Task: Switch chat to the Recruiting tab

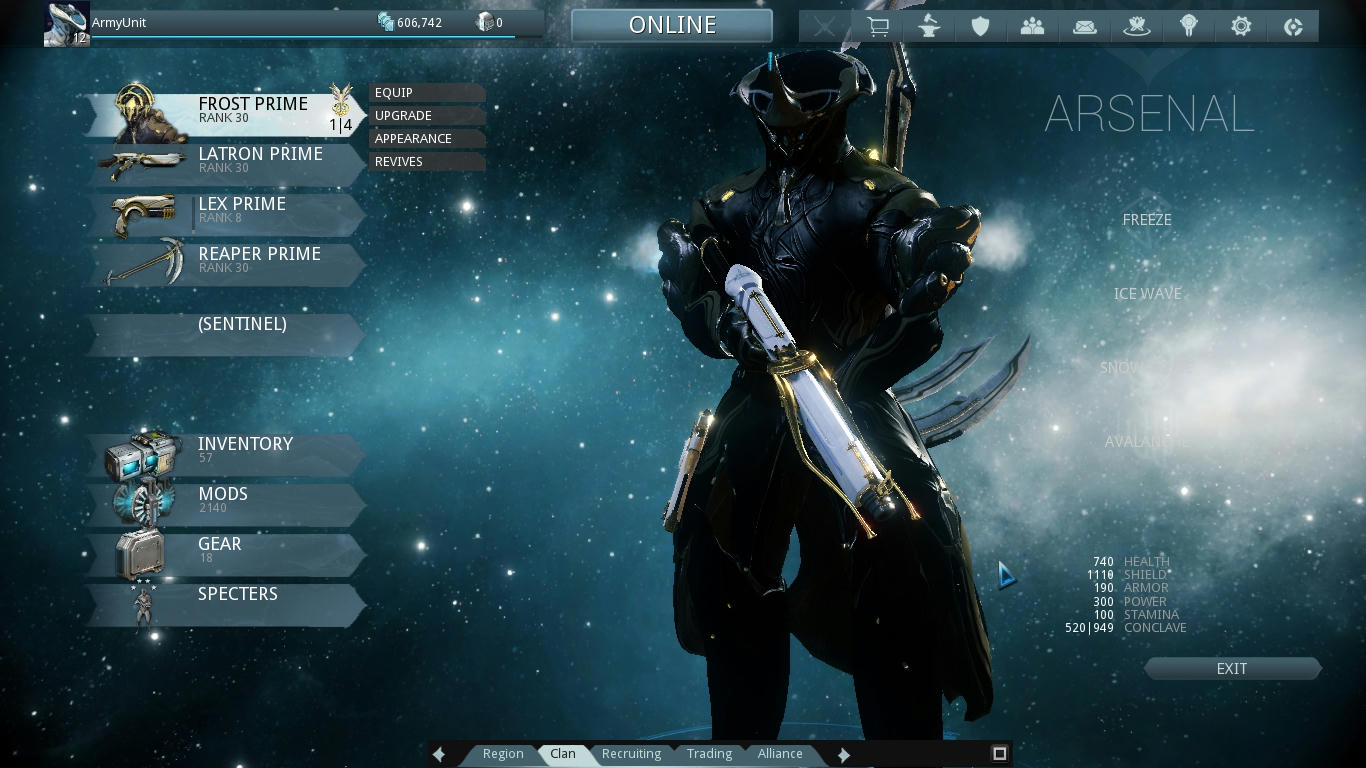Action: click(631, 754)
